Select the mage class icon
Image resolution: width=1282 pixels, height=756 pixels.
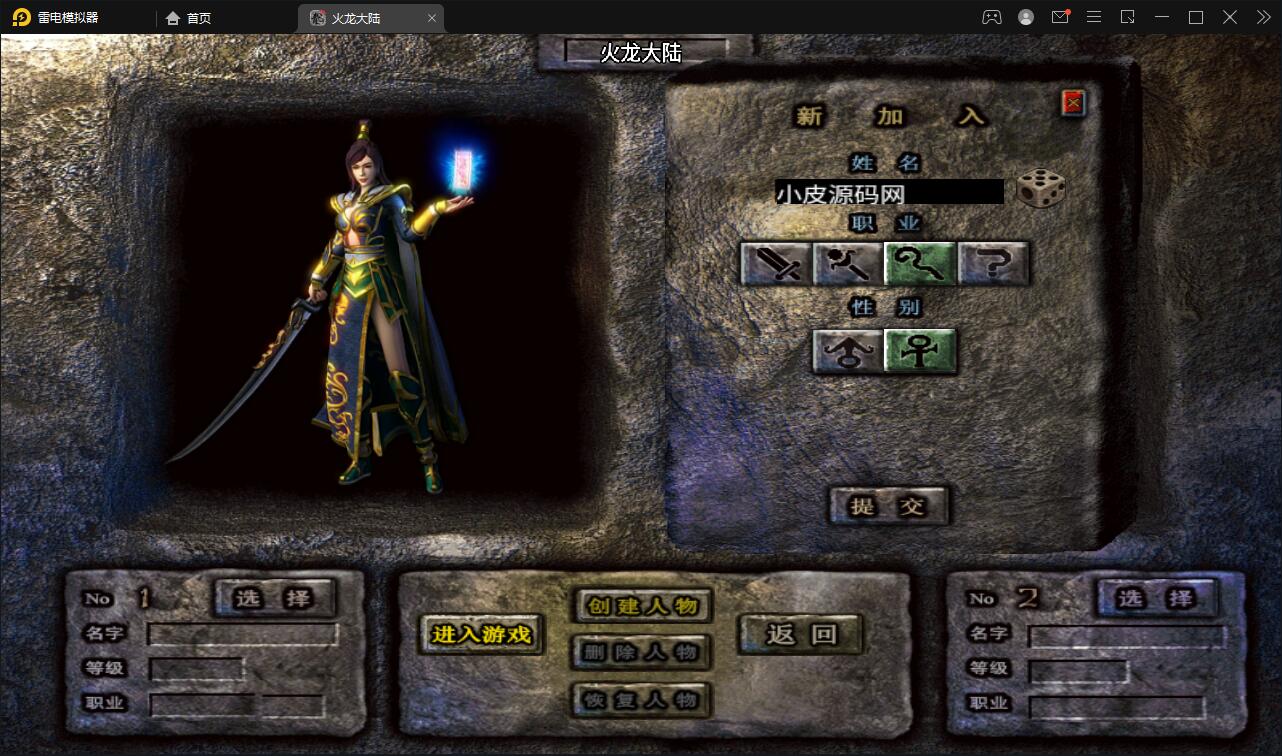[x=848, y=264]
